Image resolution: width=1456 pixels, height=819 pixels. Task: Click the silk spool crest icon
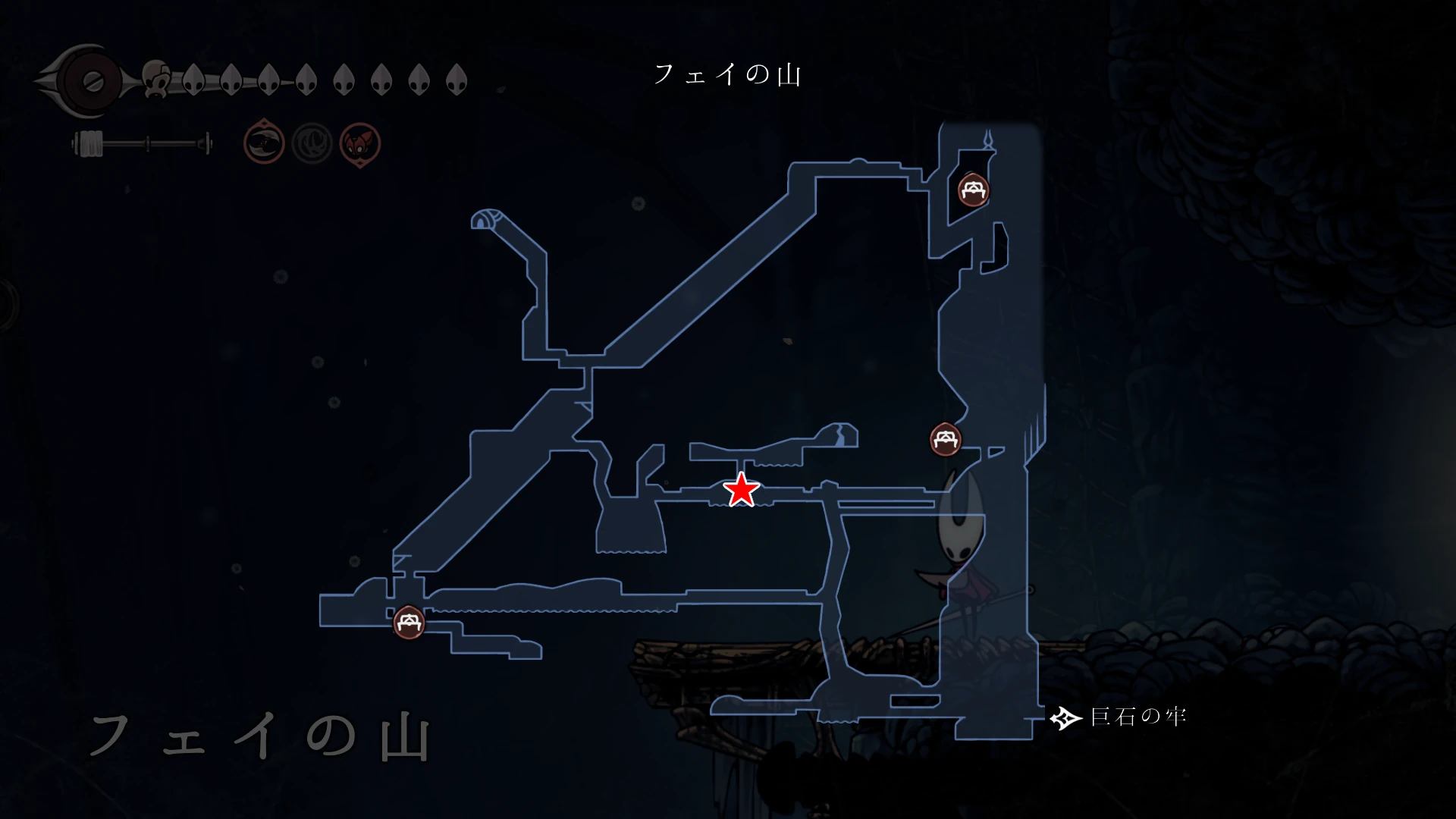pyautogui.click(x=89, y=81)
